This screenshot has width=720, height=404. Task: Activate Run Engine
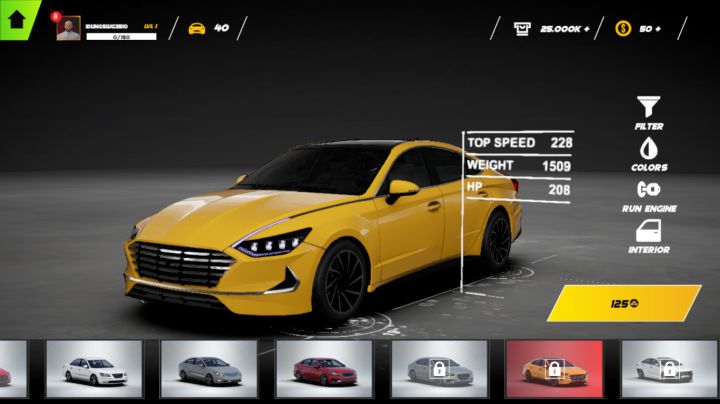point(649,195)
